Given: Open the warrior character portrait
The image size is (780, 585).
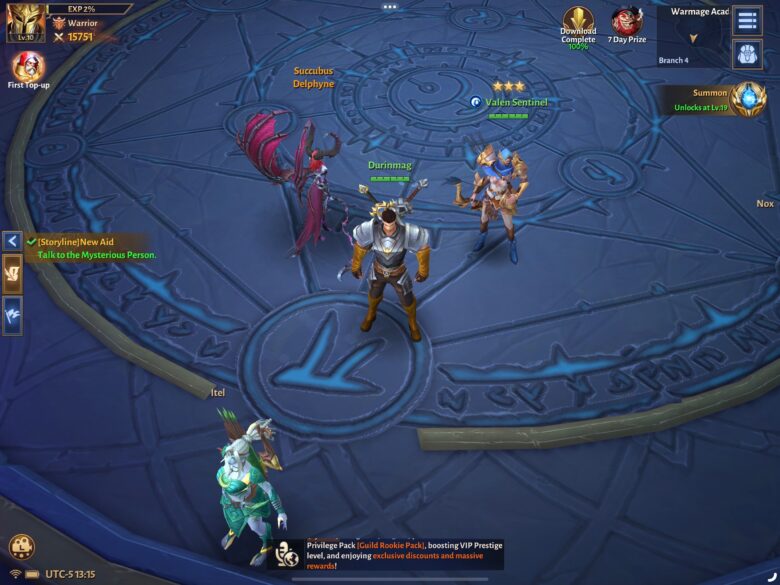Looking at the screenshot, I should tap(25, 22).
